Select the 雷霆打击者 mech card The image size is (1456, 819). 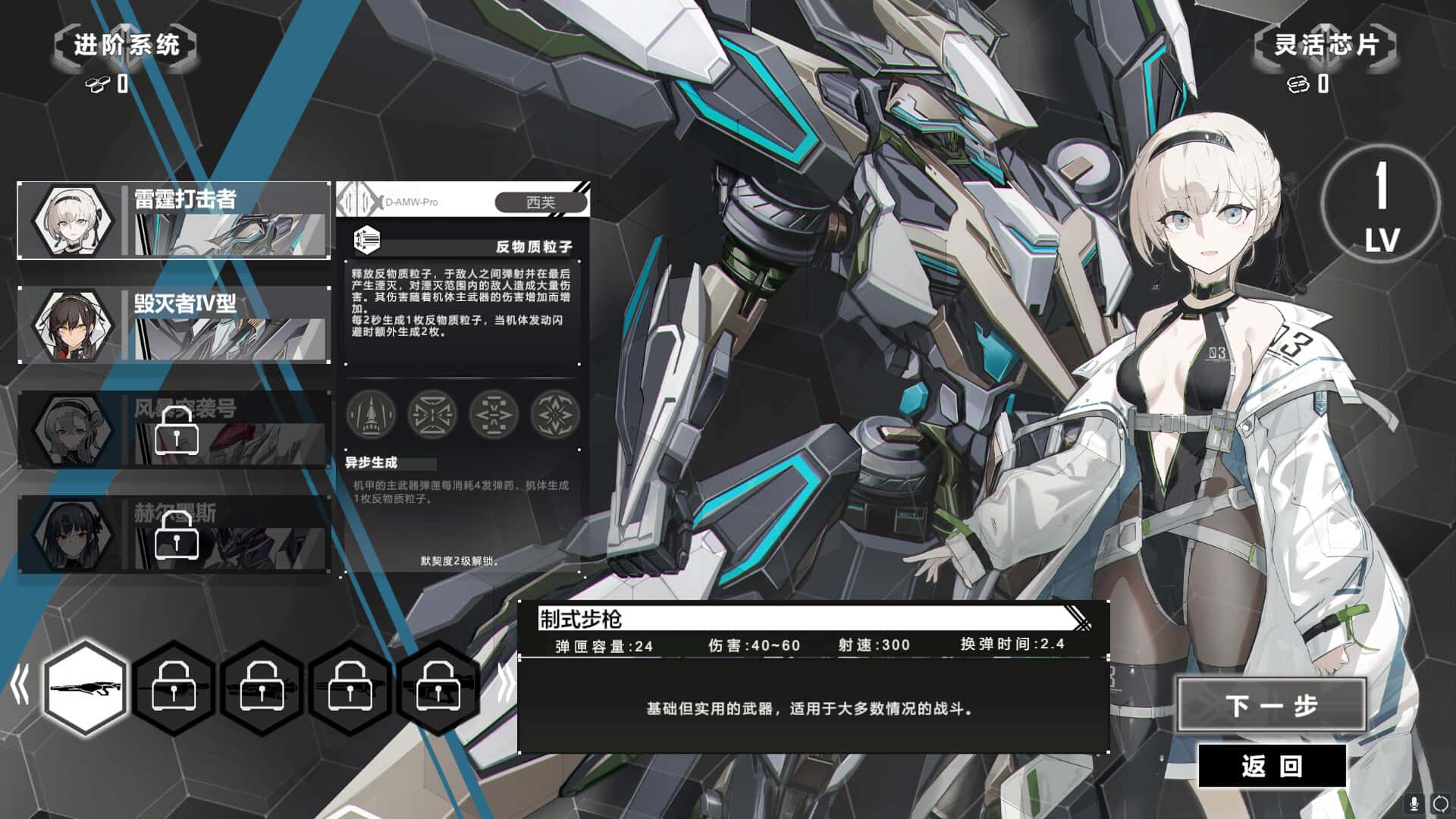tap(174, 220)
